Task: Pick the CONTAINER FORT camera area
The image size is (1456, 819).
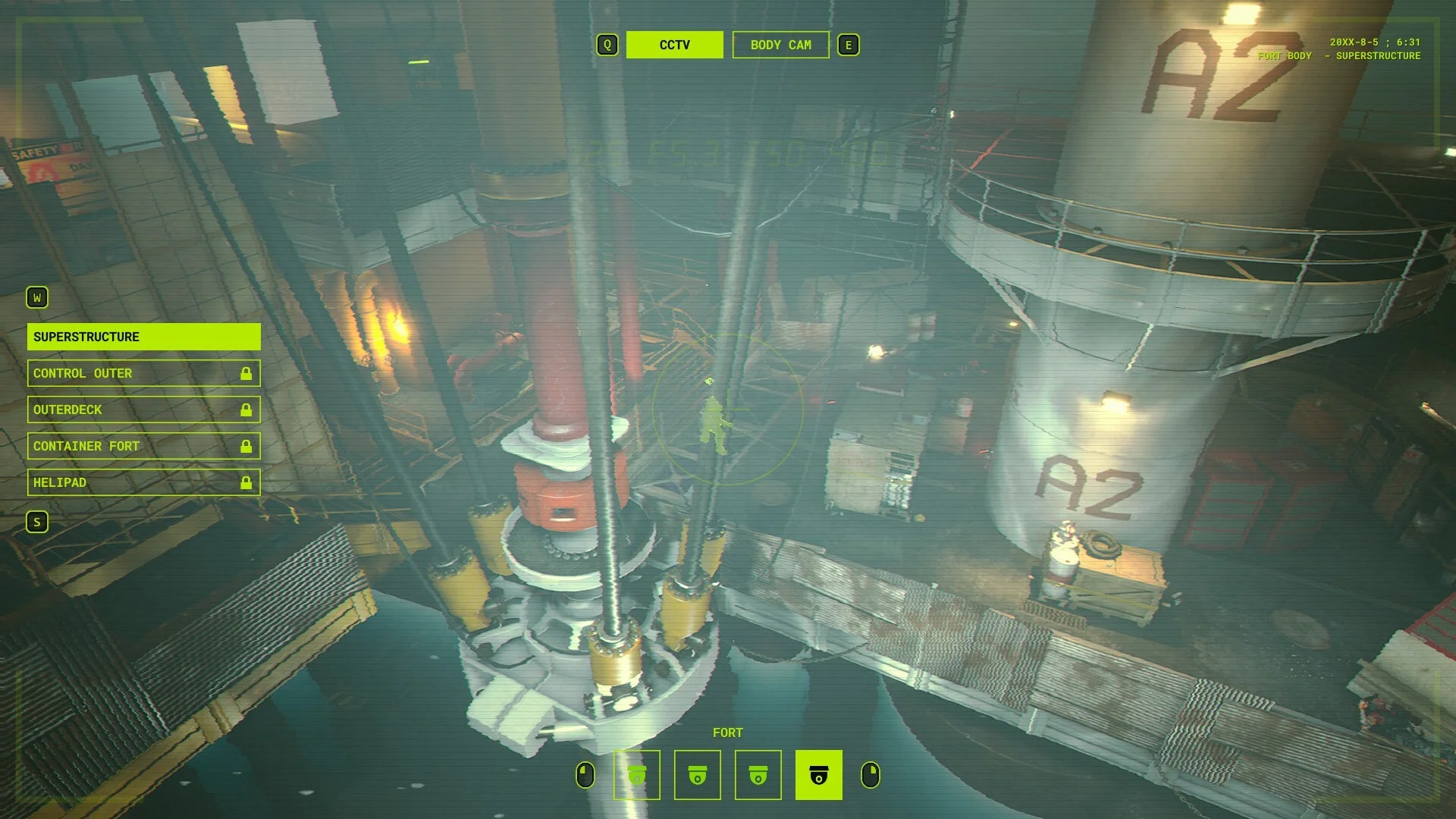Action: (x=143, y=446)
